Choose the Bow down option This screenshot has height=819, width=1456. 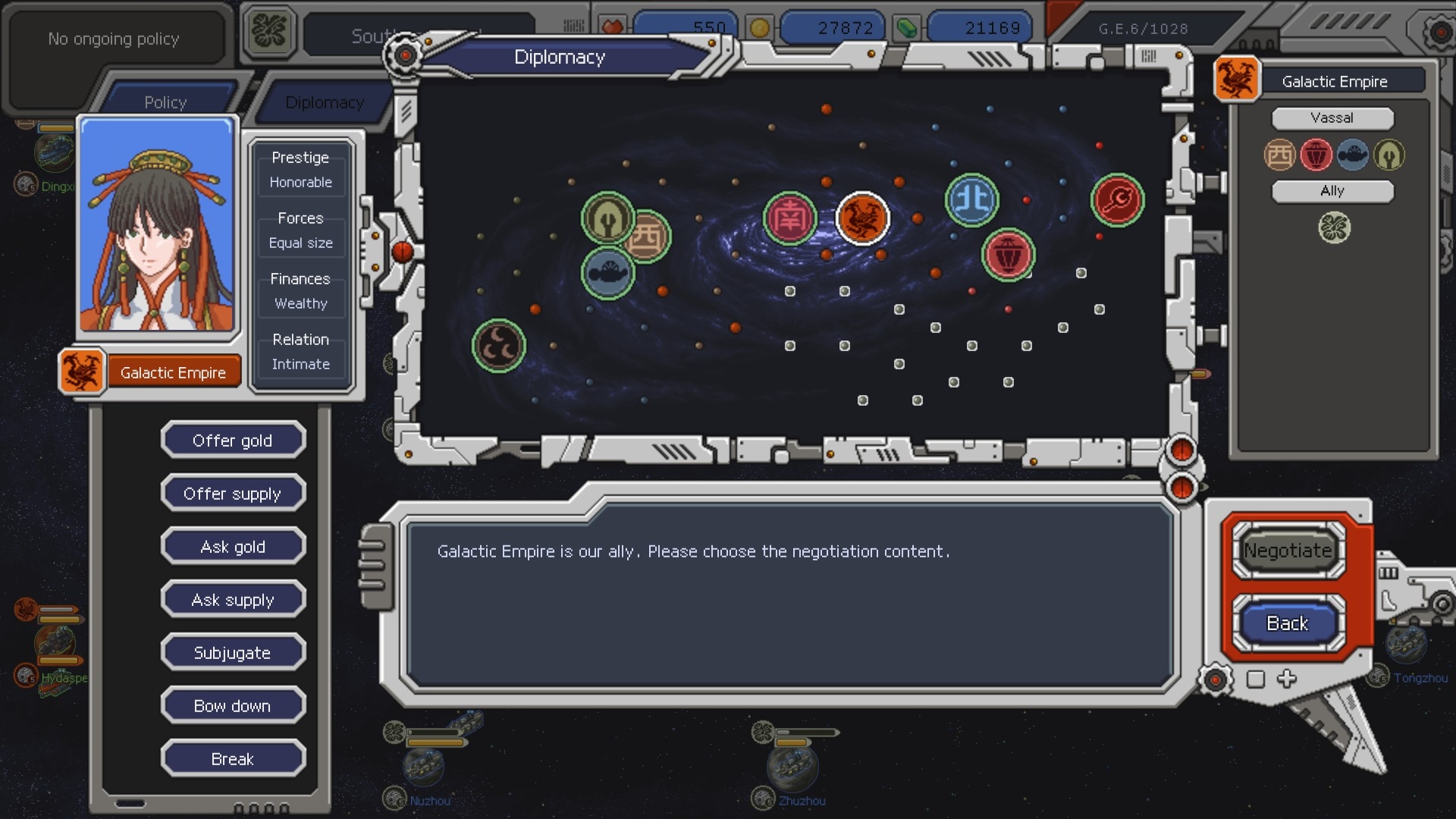tap(233, 706)
